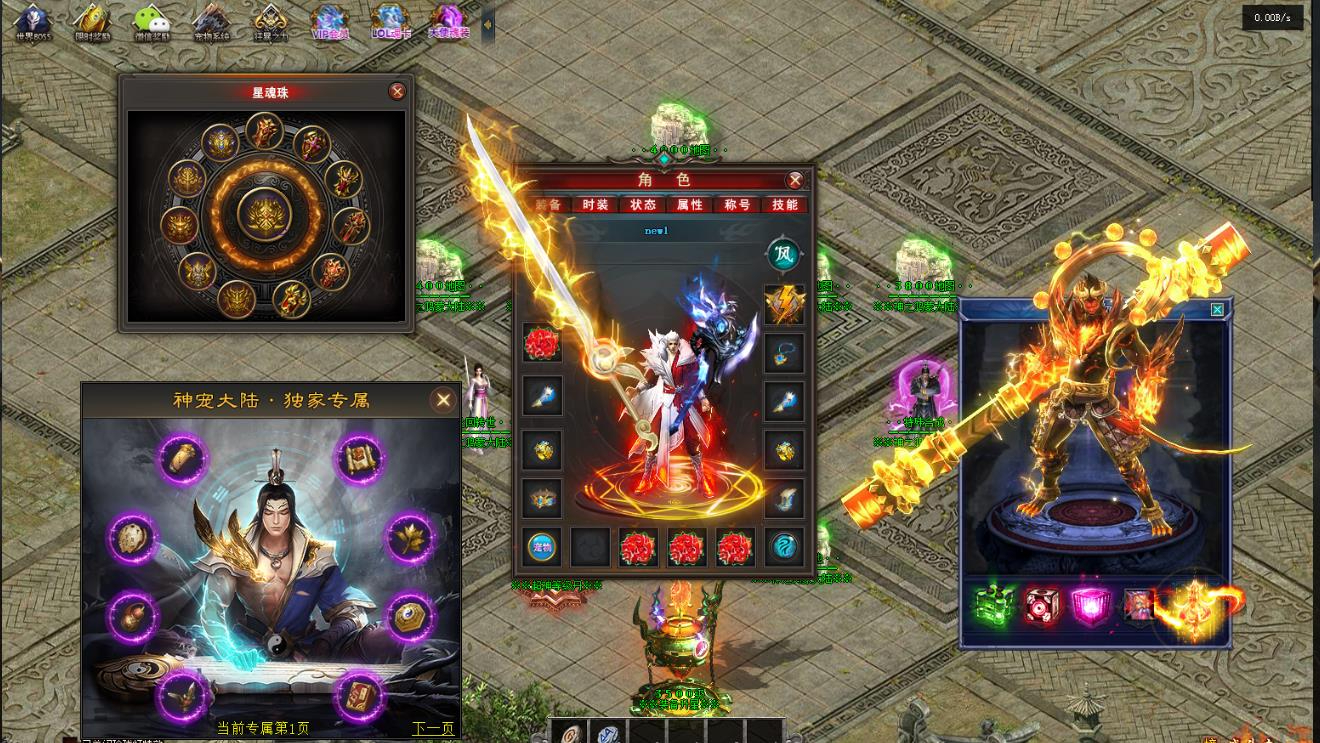Switch to the 状态 tab
Image resolution: width=1320 pixels, height=743 pixels.
(643, 205)
